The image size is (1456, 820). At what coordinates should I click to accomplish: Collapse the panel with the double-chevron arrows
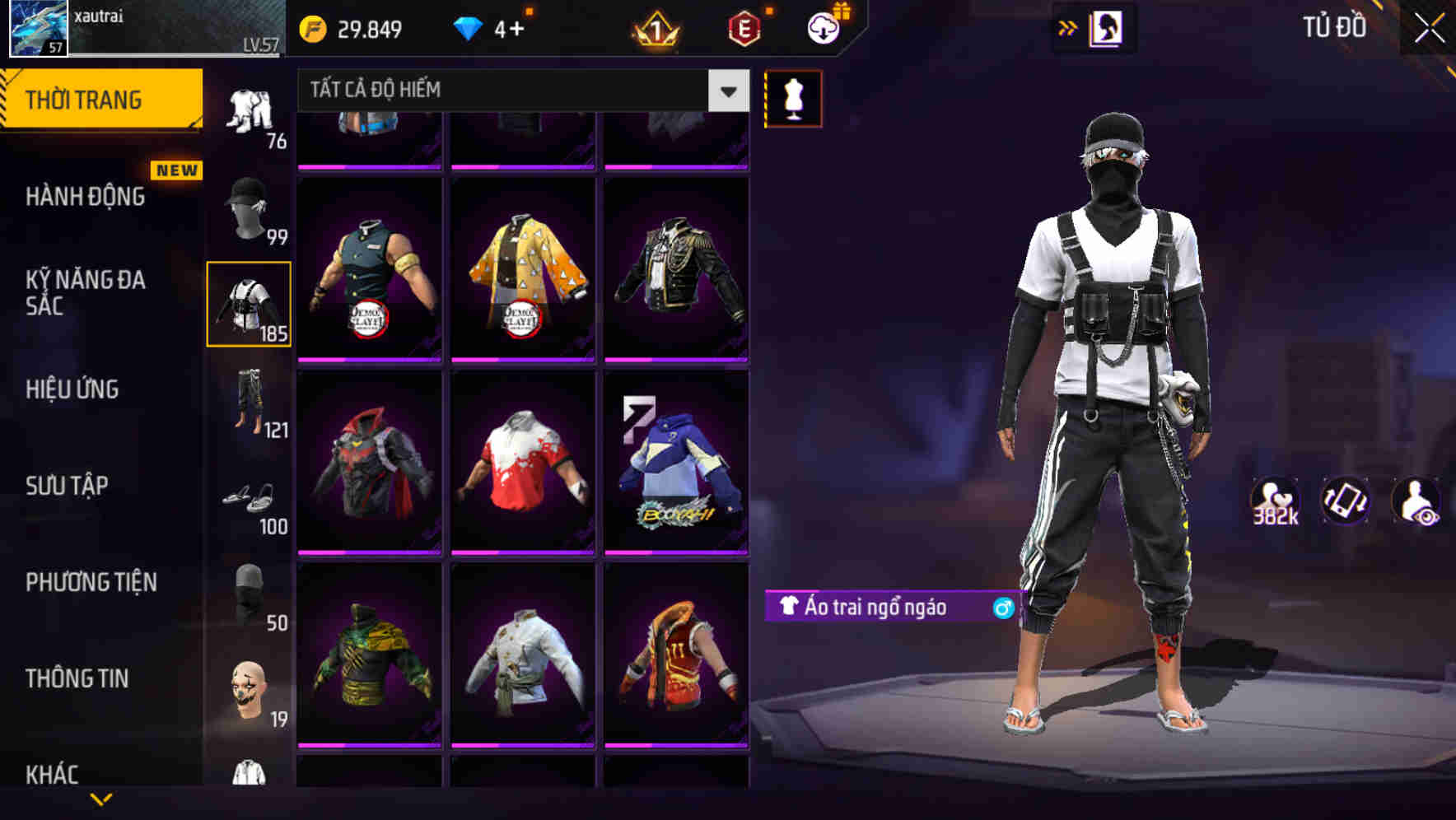(1066, 27)
